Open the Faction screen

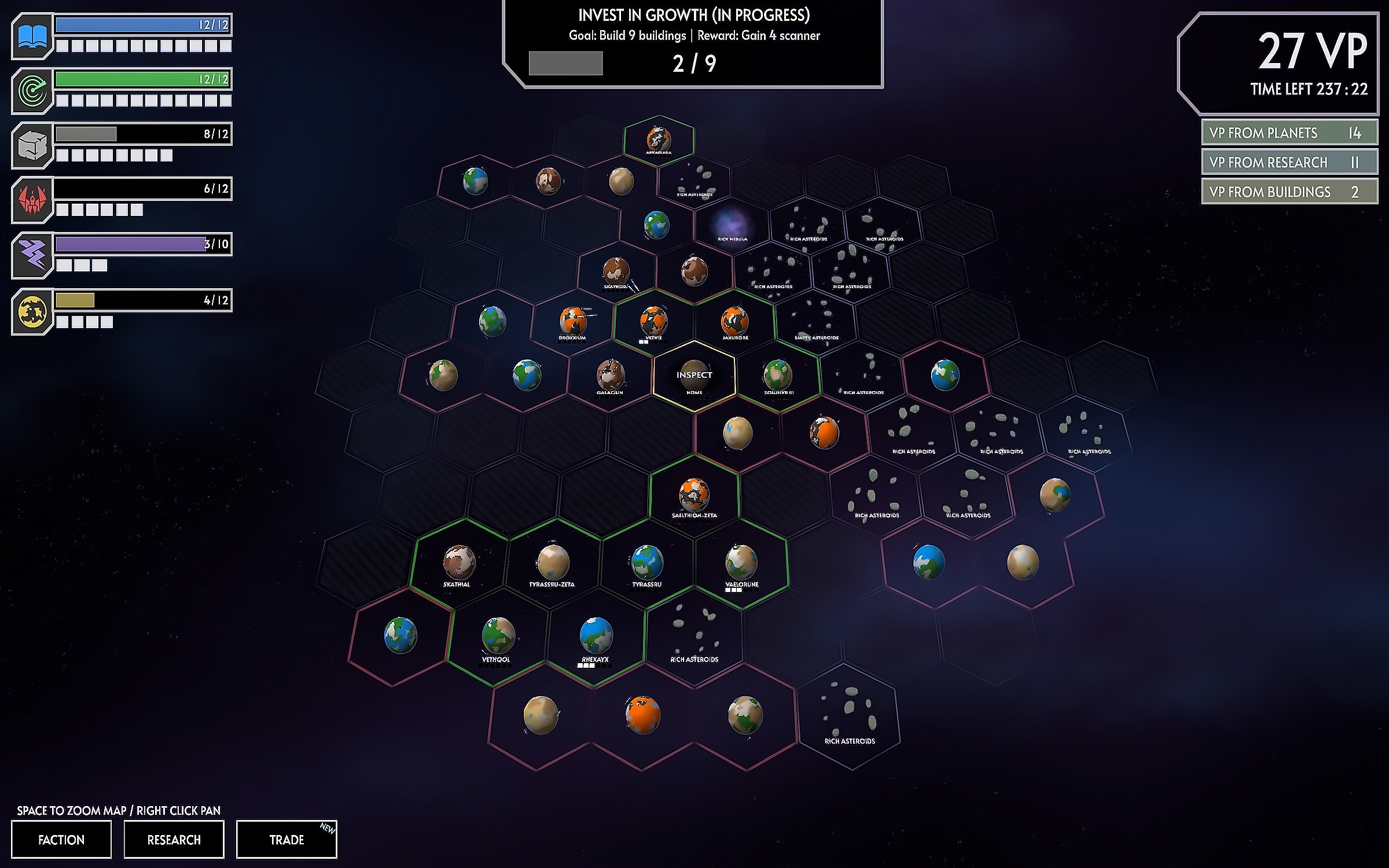coord(61,839)
